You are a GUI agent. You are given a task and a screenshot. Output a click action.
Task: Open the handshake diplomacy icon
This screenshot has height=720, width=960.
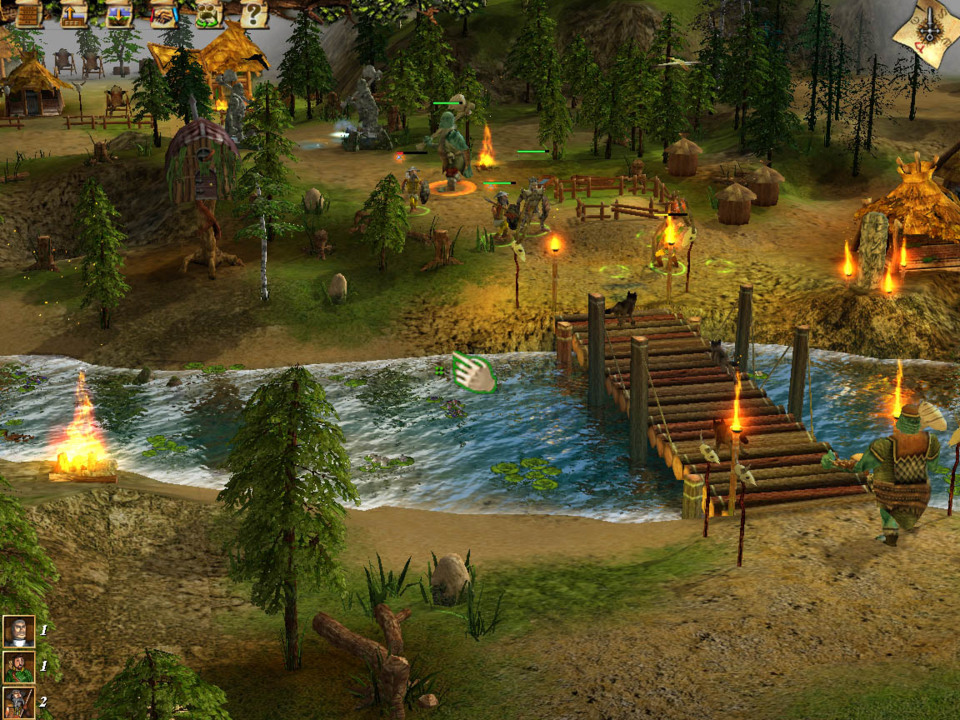click(164, 14)
